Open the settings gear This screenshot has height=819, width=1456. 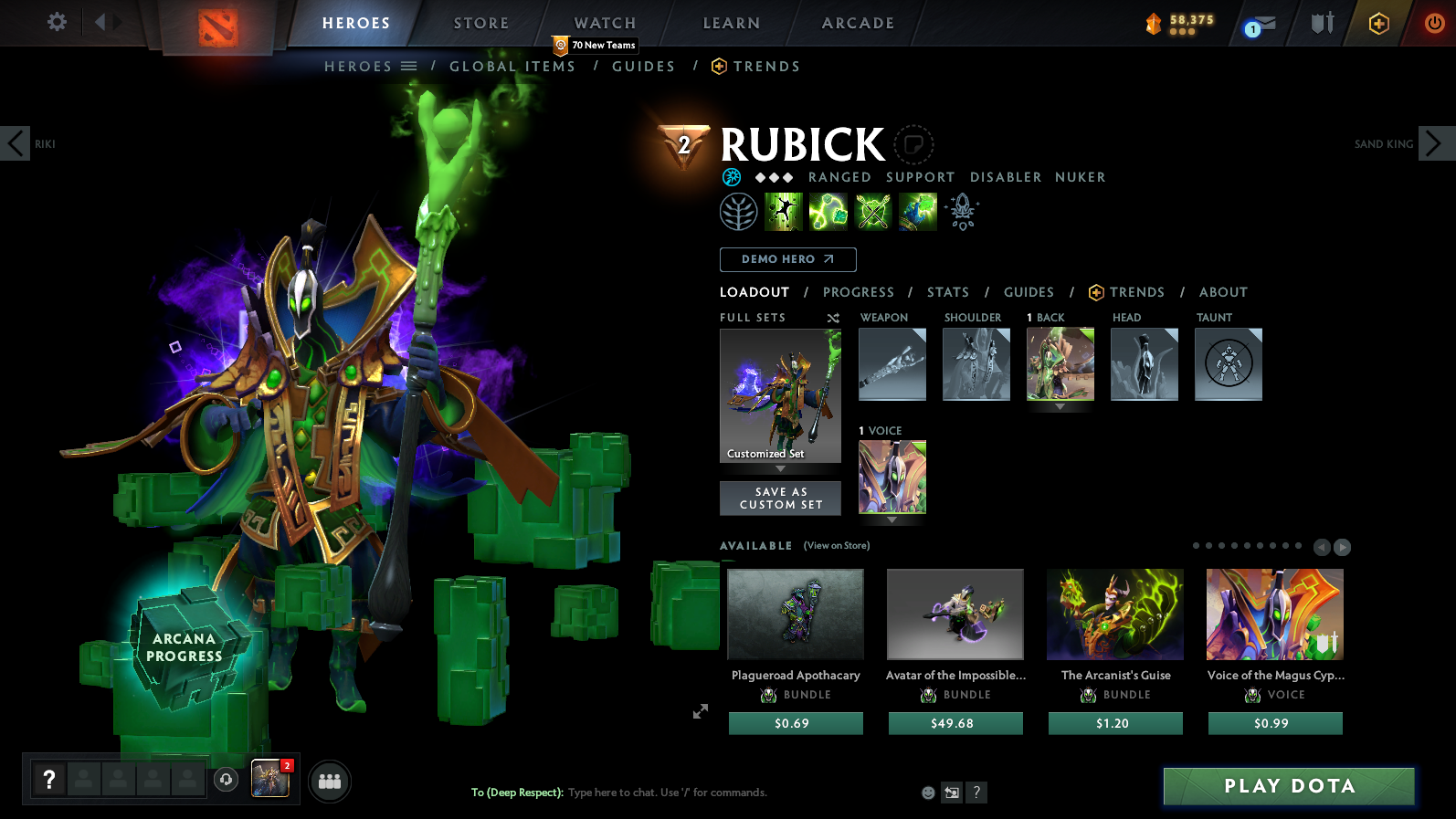coord(55,23)
